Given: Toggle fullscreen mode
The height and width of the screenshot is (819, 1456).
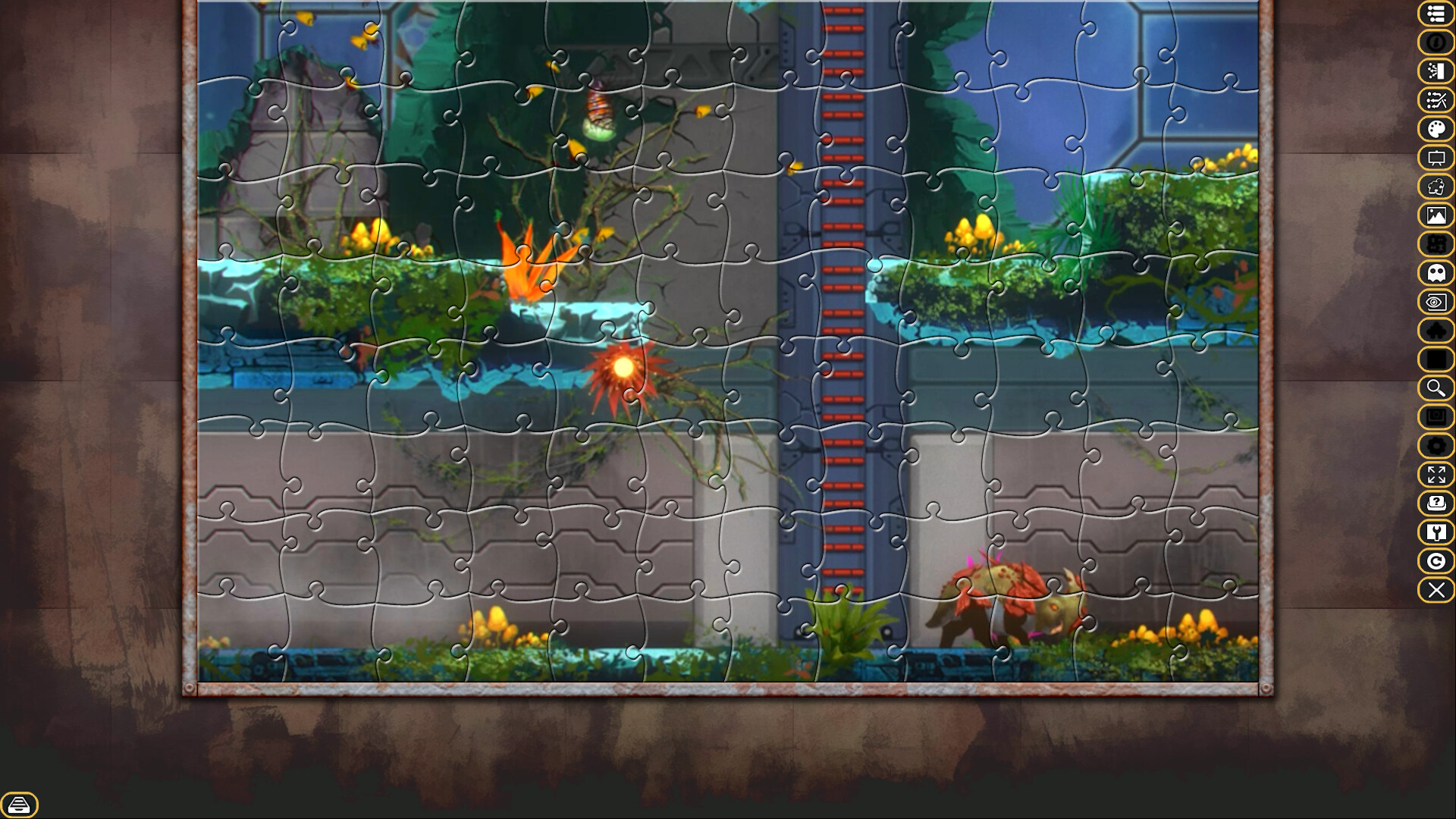Looking at the screenshot, I should (x=1436, y=475).
